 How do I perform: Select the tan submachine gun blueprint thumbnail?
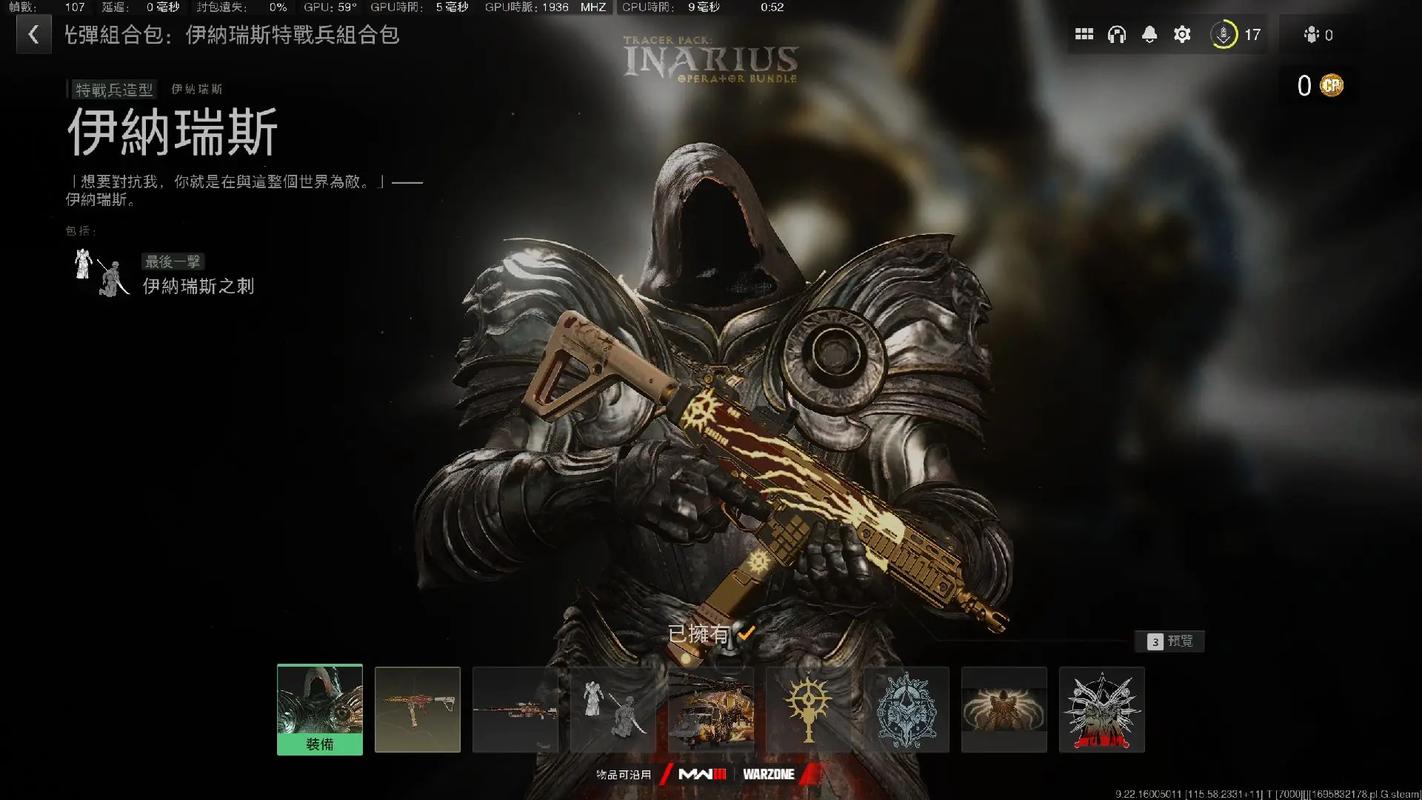point(418,709)
